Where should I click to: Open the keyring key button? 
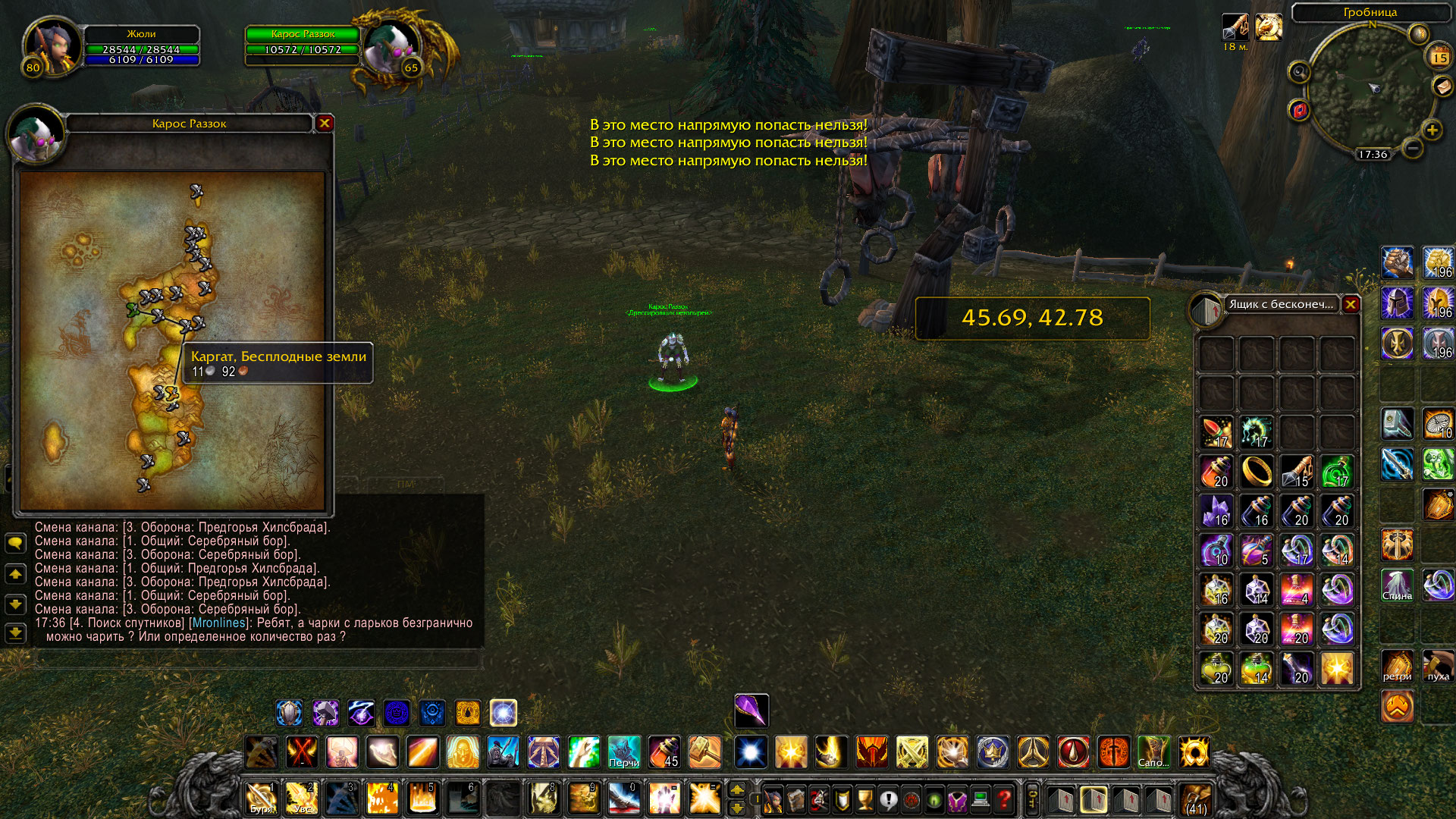click(x=1032, y=799)
